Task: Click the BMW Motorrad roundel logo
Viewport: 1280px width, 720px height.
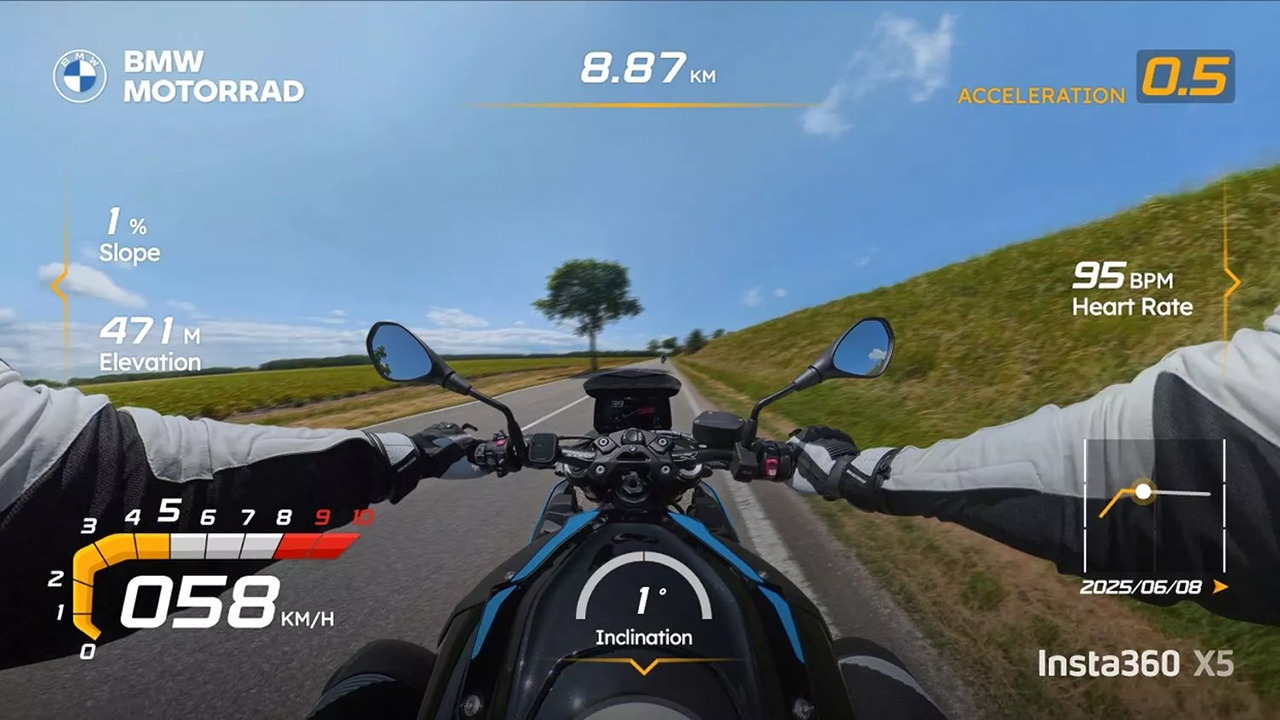Action: pos(79,76)
